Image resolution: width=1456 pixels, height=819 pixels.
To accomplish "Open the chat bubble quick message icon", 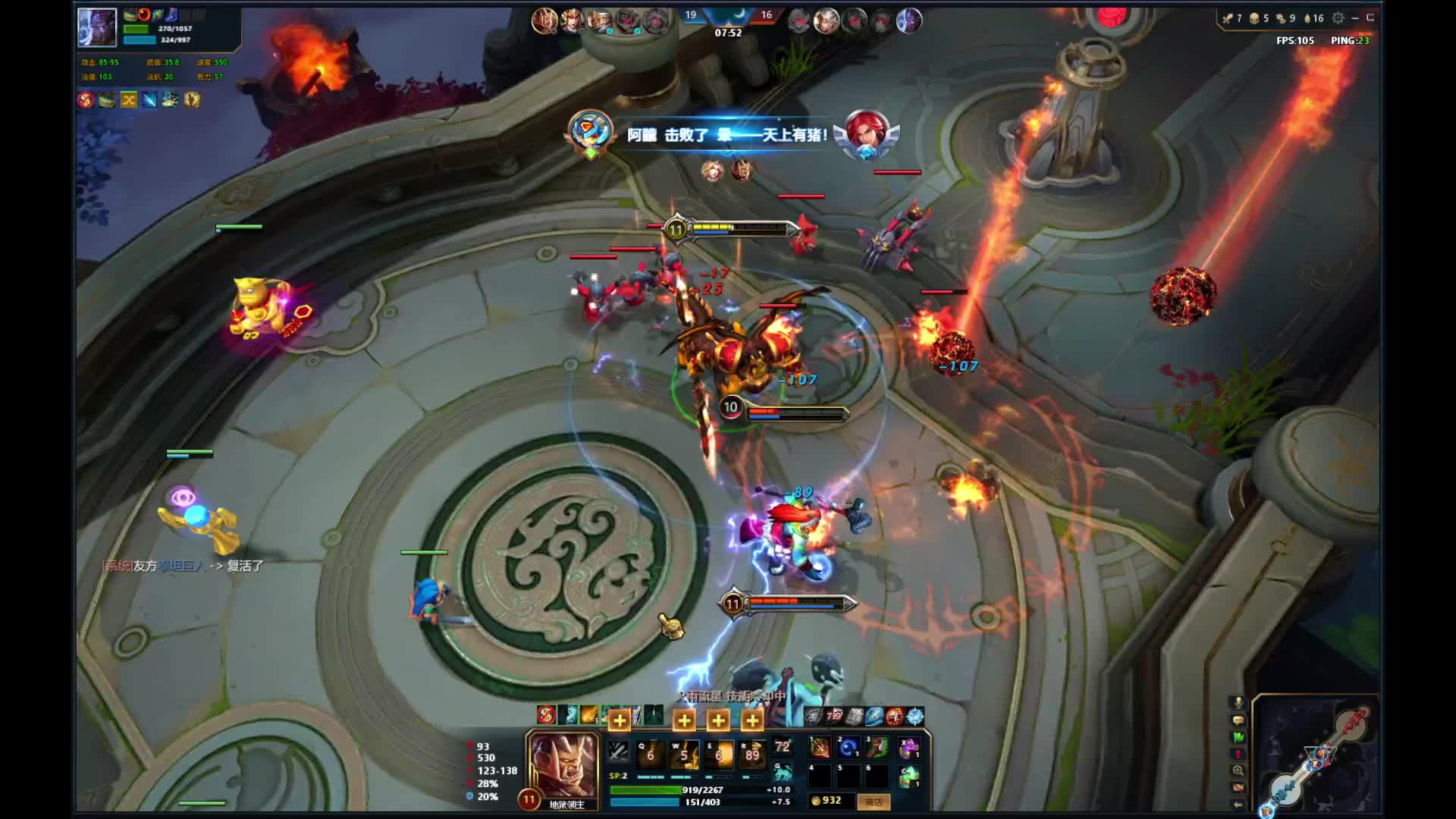I will [1238, 720].
